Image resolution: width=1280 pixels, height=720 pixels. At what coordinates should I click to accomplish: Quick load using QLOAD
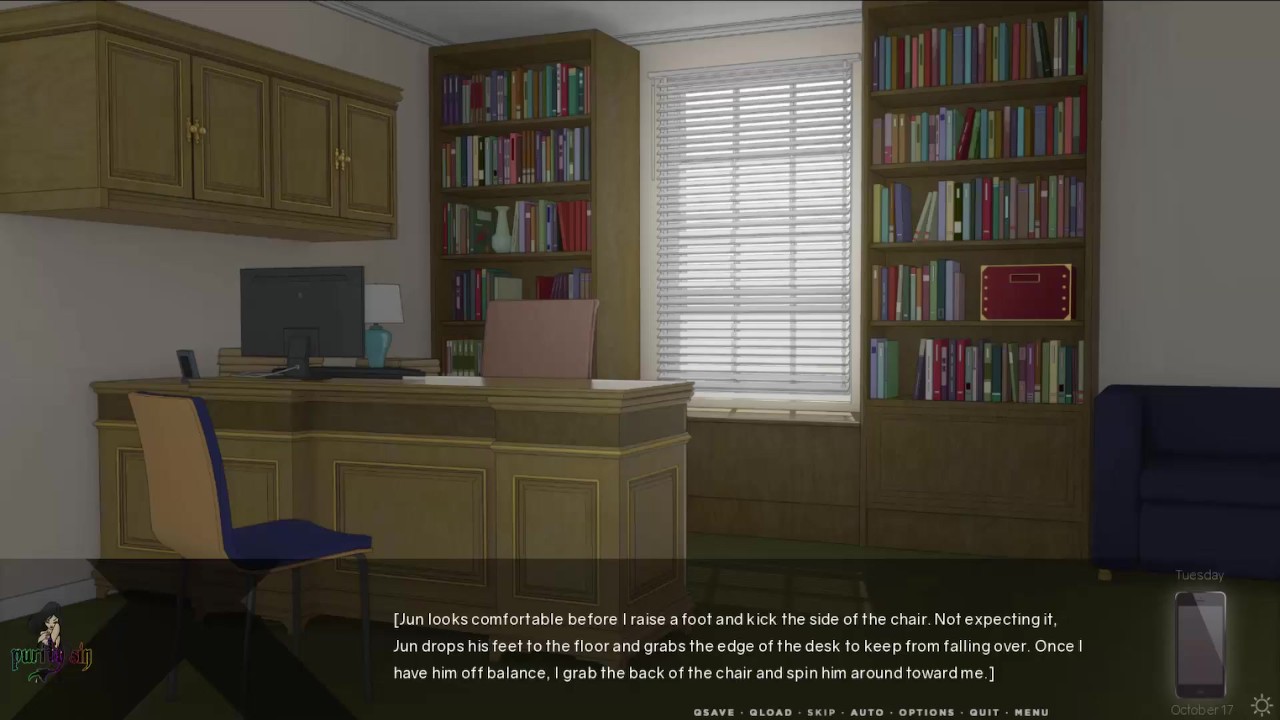point(770,712)
